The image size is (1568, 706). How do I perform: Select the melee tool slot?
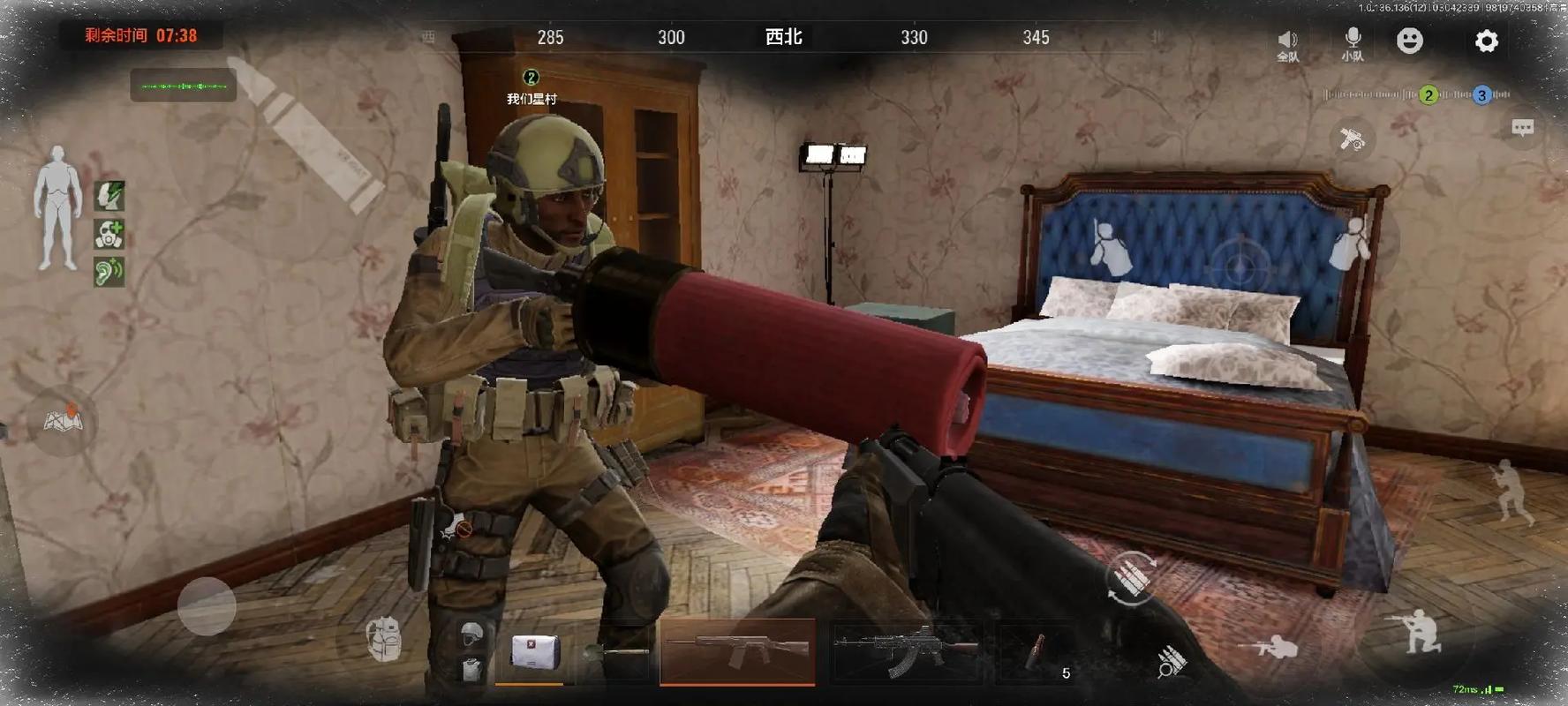click(x=618, y=654)
